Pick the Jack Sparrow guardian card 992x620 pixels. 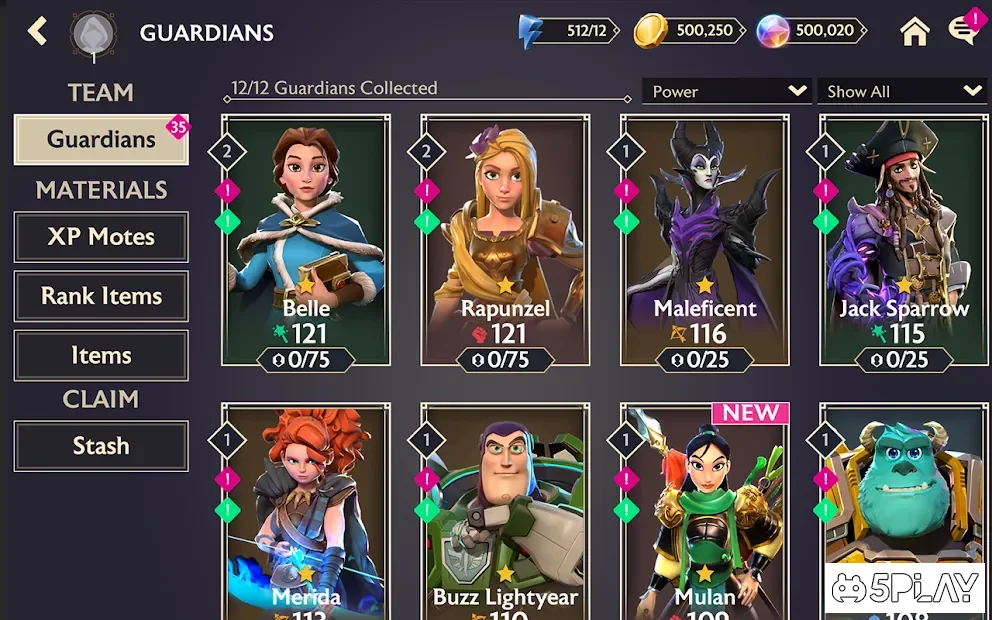904,240
